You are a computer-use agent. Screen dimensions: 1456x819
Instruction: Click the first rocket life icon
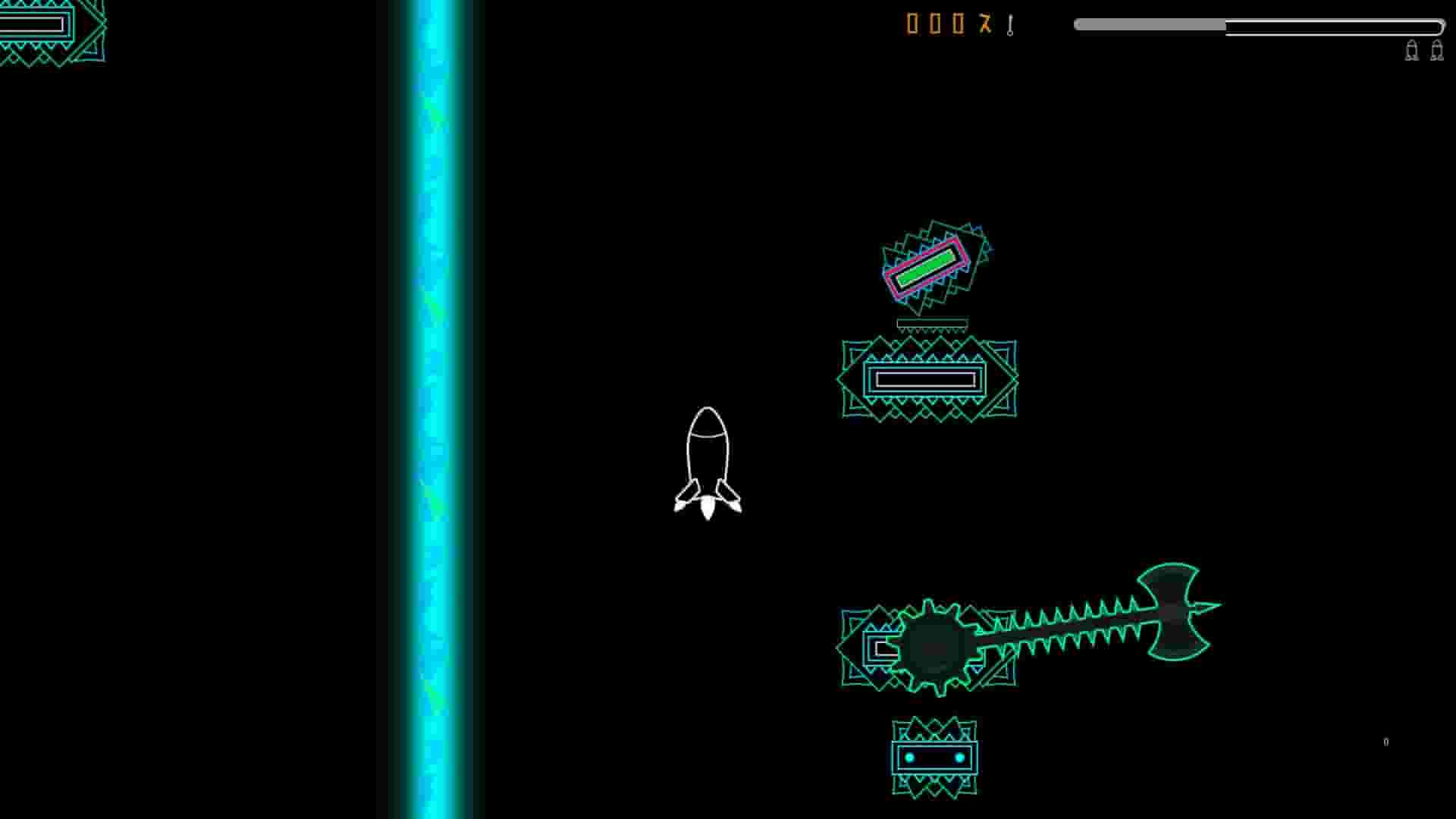click(x=1412, y=52)
